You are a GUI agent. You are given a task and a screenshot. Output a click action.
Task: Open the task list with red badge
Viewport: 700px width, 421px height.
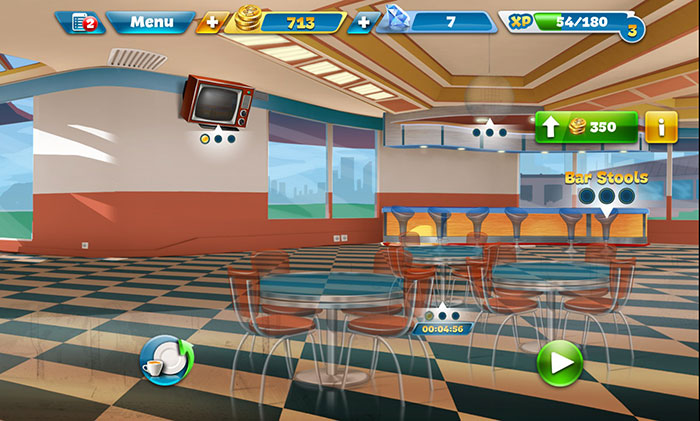pos(80,21)
